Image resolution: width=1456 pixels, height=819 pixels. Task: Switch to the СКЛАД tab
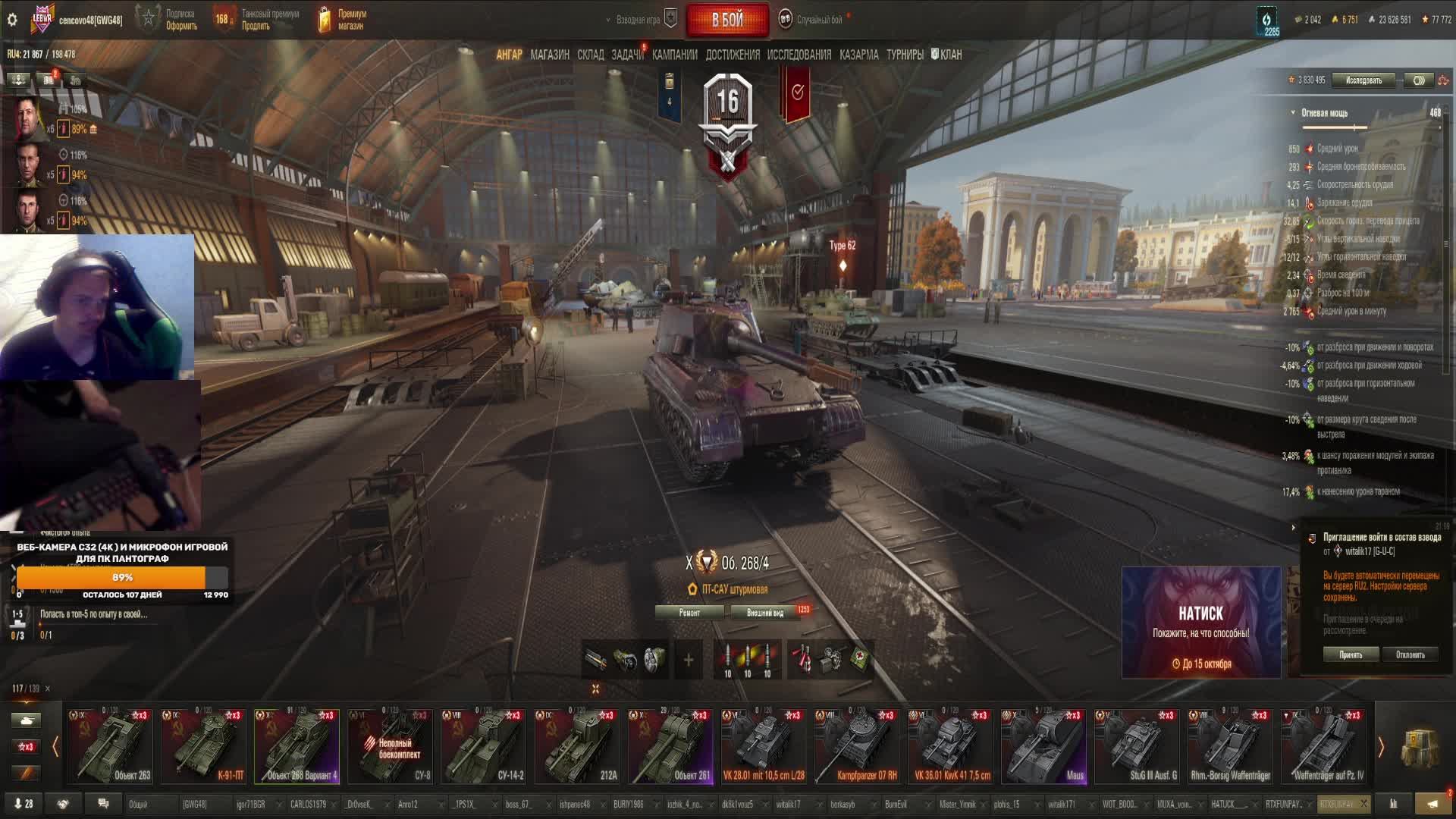pyautogui.click(x=590, y=55)
